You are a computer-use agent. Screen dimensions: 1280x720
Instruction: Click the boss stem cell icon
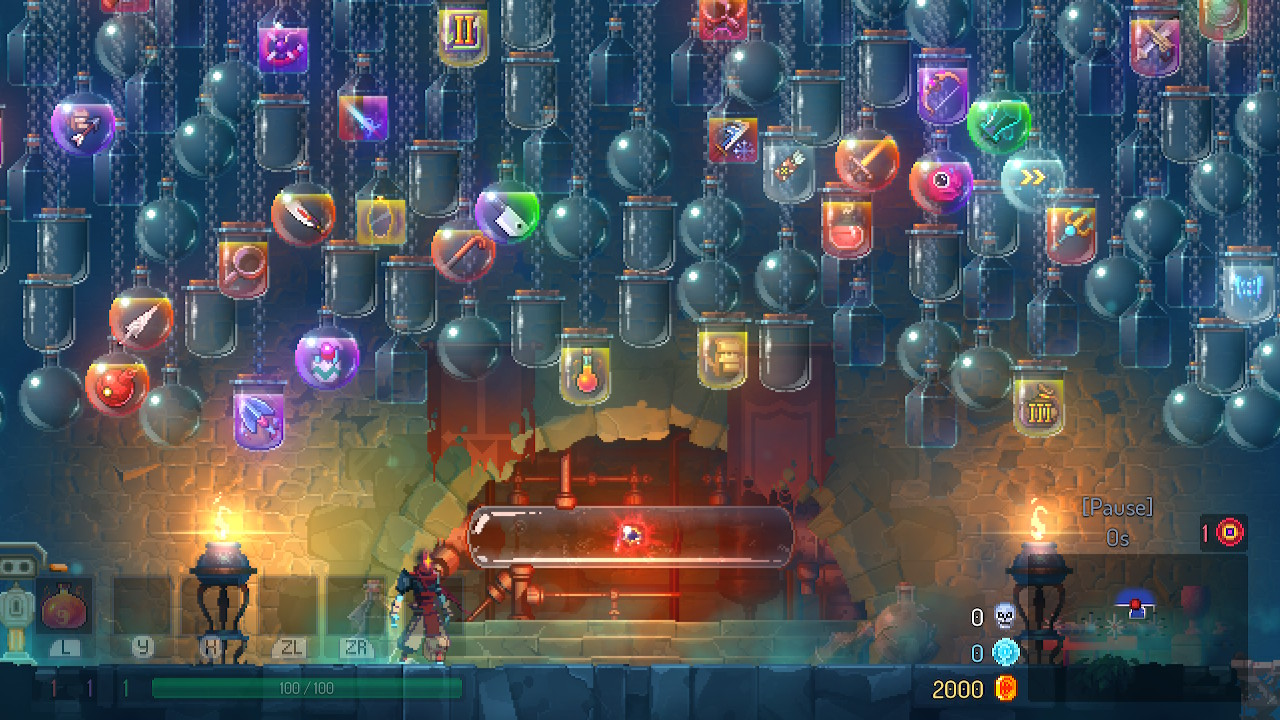(x=1230, y=533)
